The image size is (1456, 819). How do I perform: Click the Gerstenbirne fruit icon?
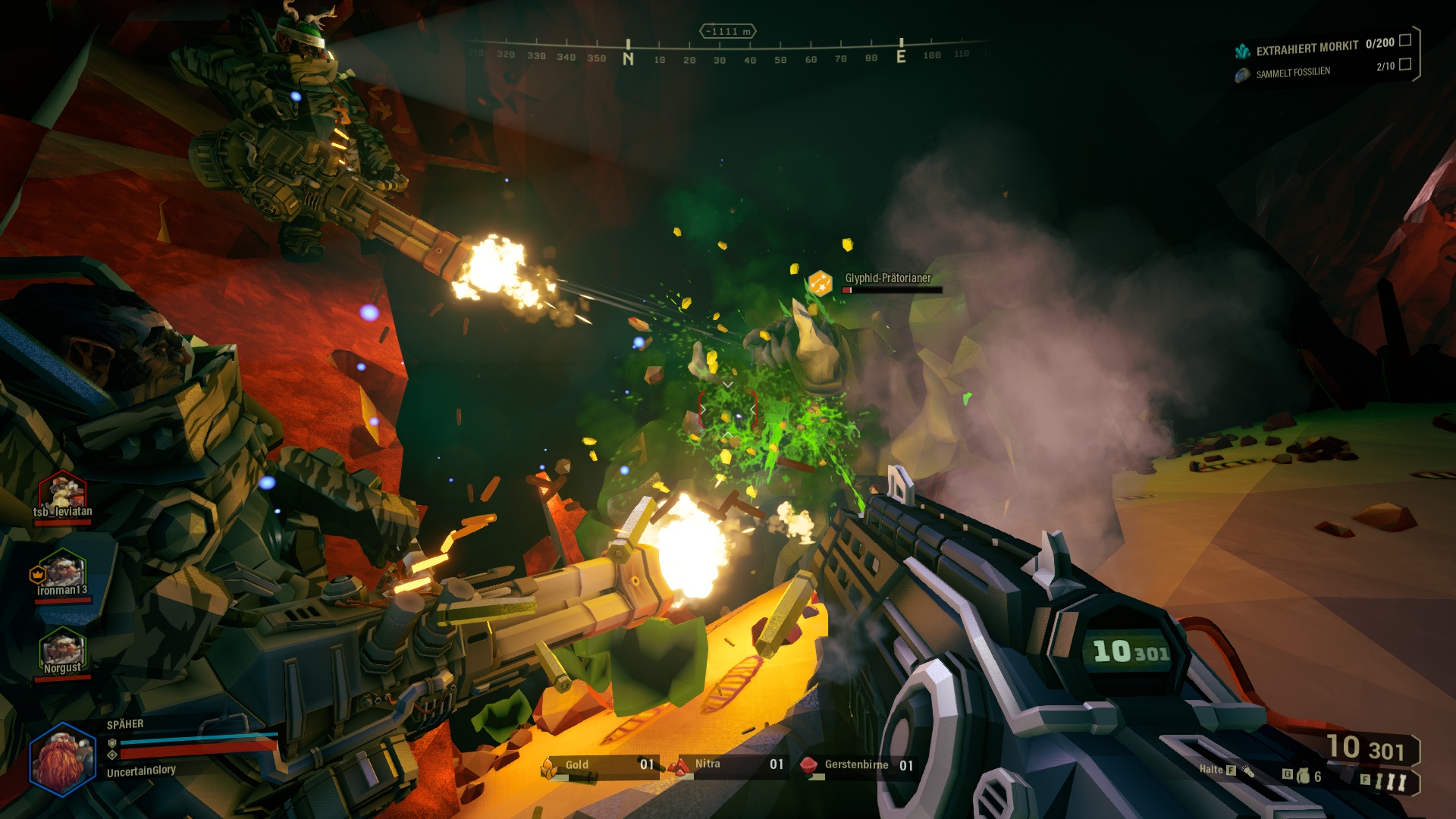(x=808, y=765)
